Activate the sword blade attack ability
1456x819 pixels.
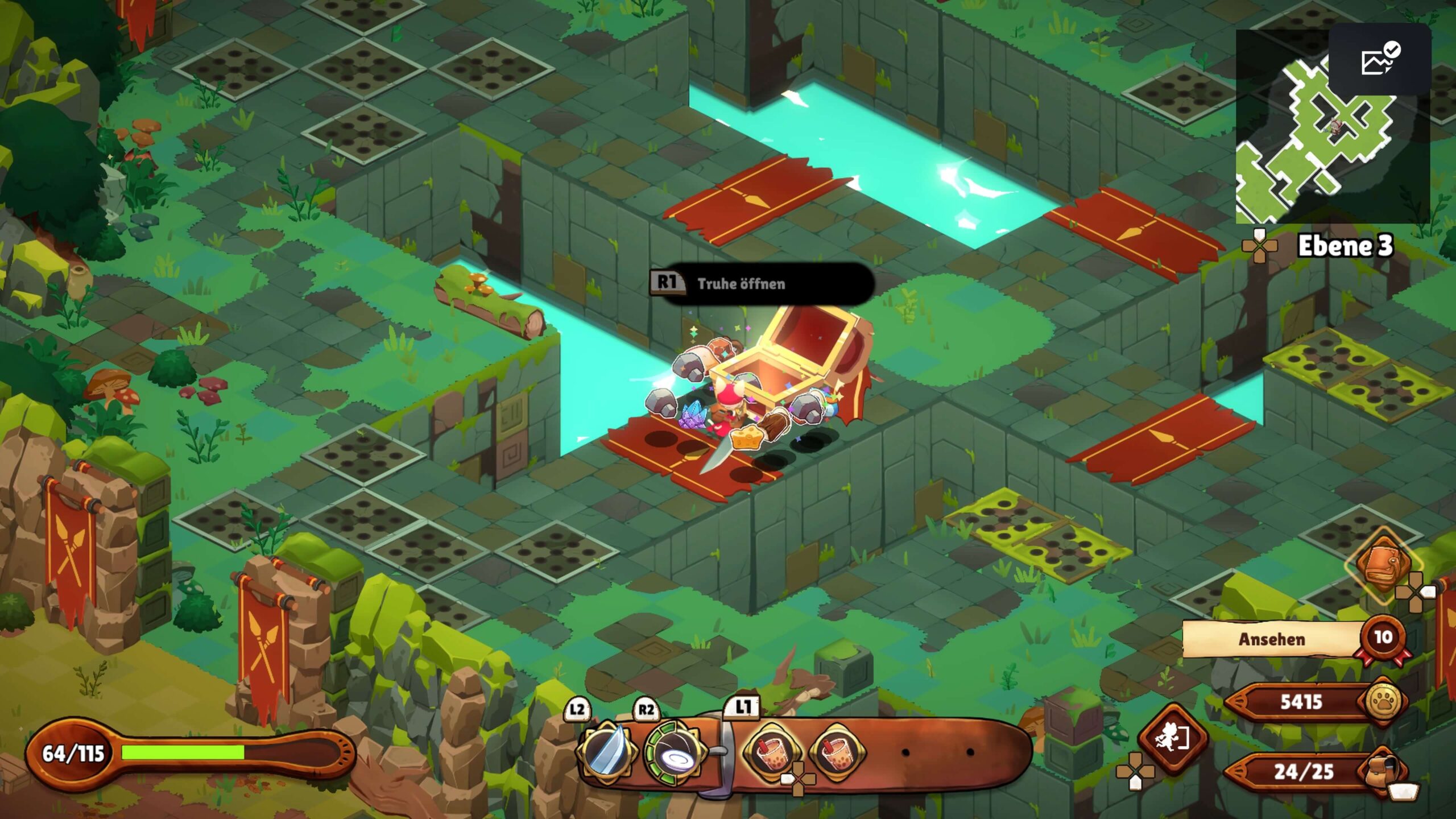605,752
